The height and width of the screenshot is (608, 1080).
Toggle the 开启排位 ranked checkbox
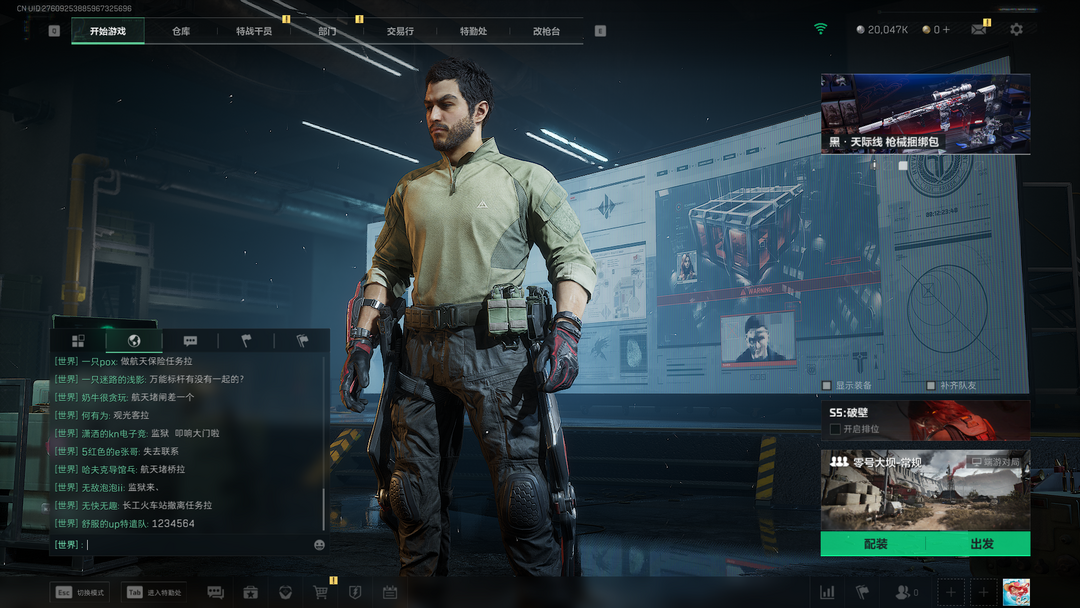(835, 429)
